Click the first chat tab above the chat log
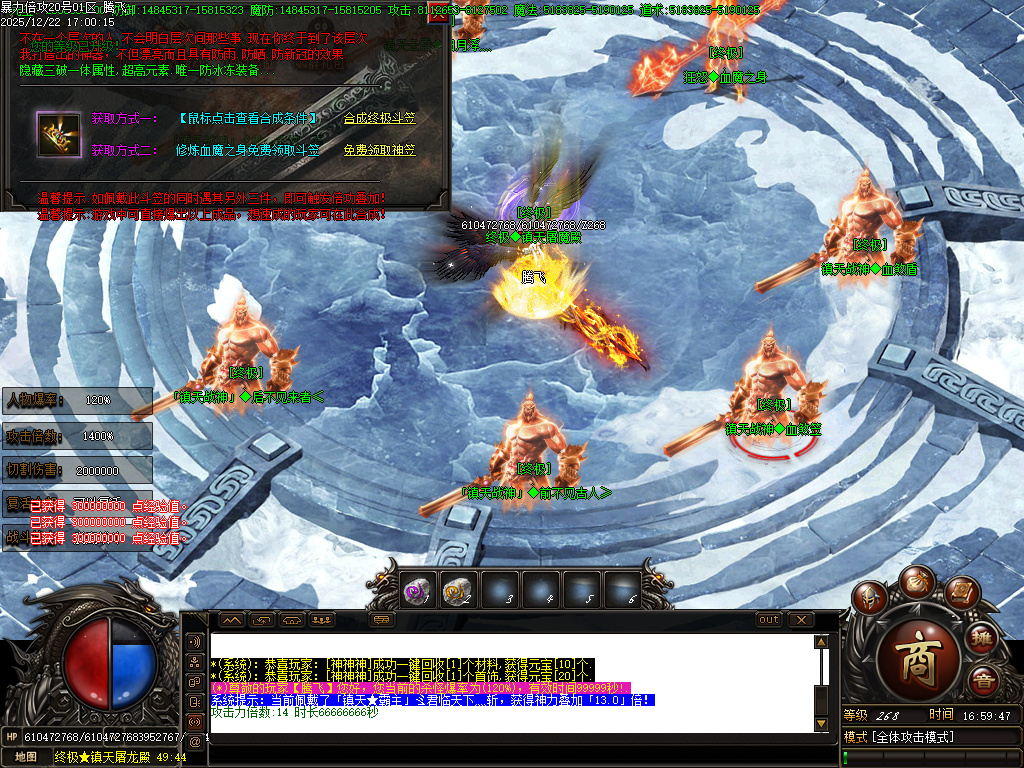The width and height of the screenshot is (1024, 768). (232, 620)
